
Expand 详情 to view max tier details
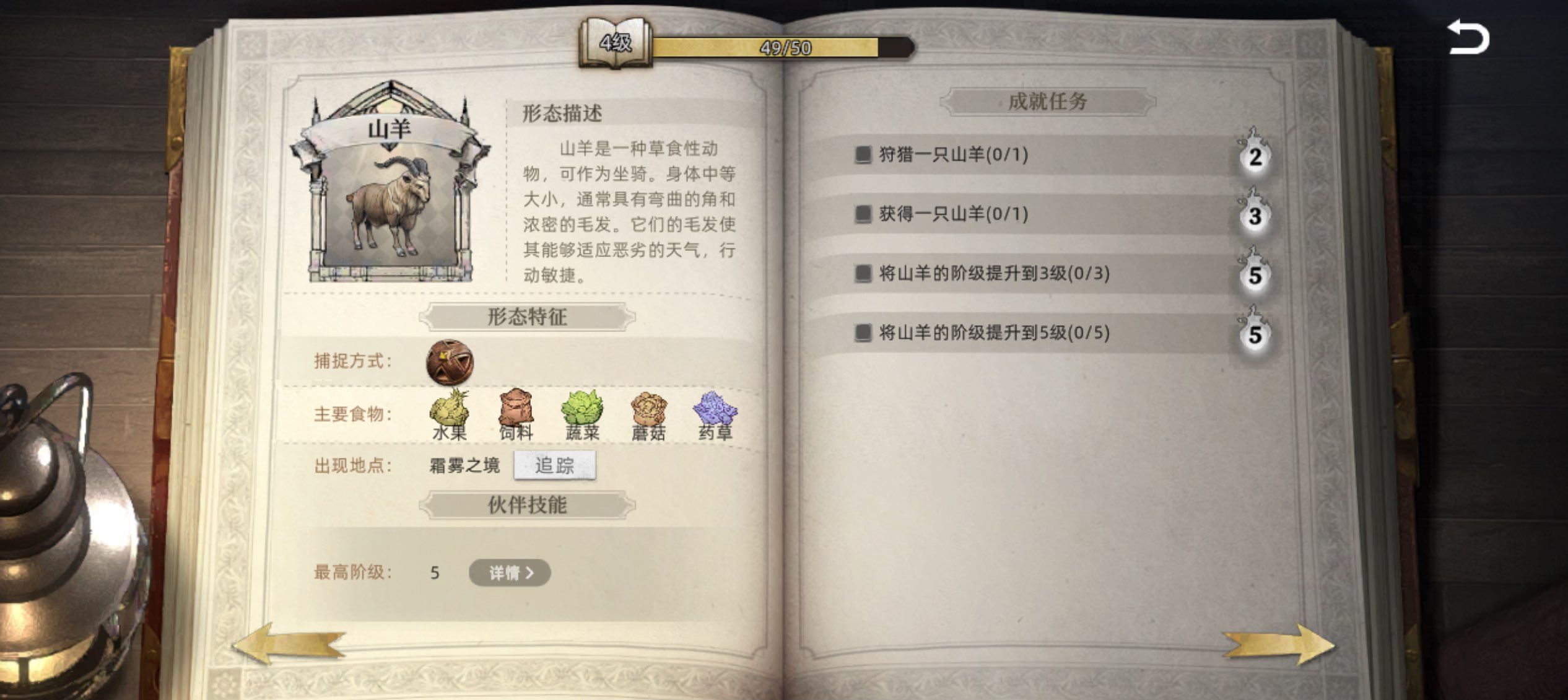tap(509, 573)
